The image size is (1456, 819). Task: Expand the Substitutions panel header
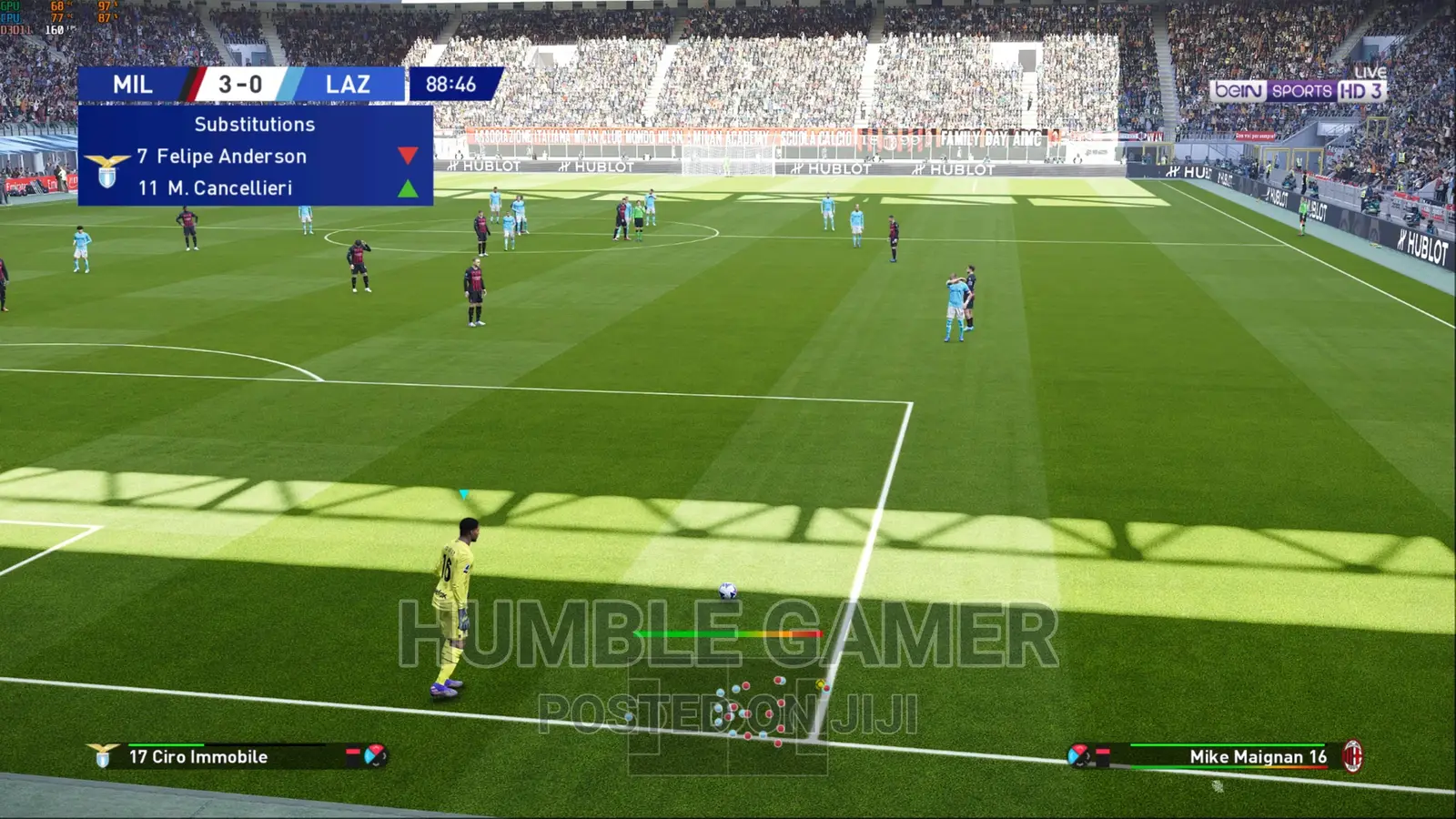click(x=256, y=125)
